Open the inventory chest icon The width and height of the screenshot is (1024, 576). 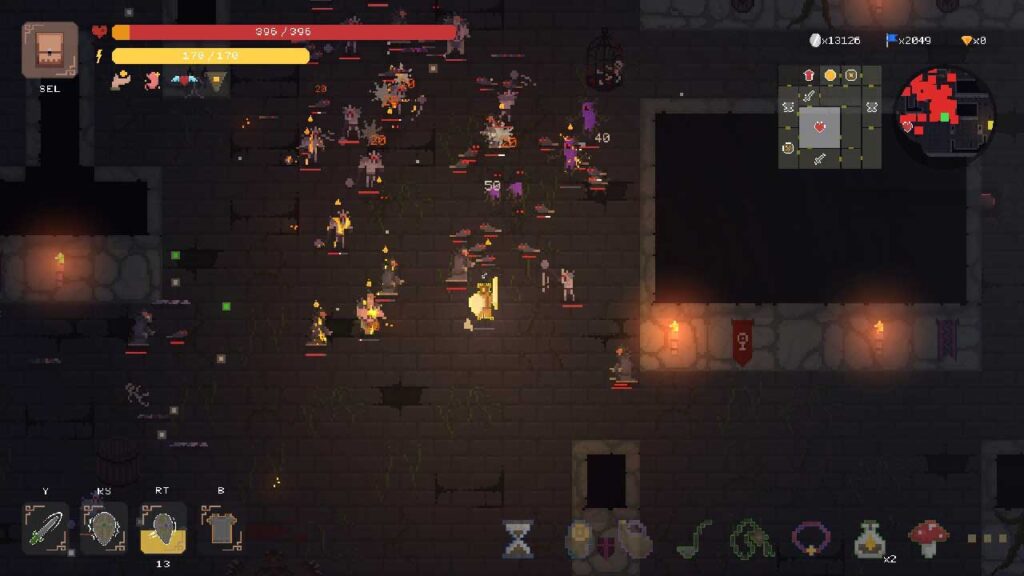coord(49,50)
